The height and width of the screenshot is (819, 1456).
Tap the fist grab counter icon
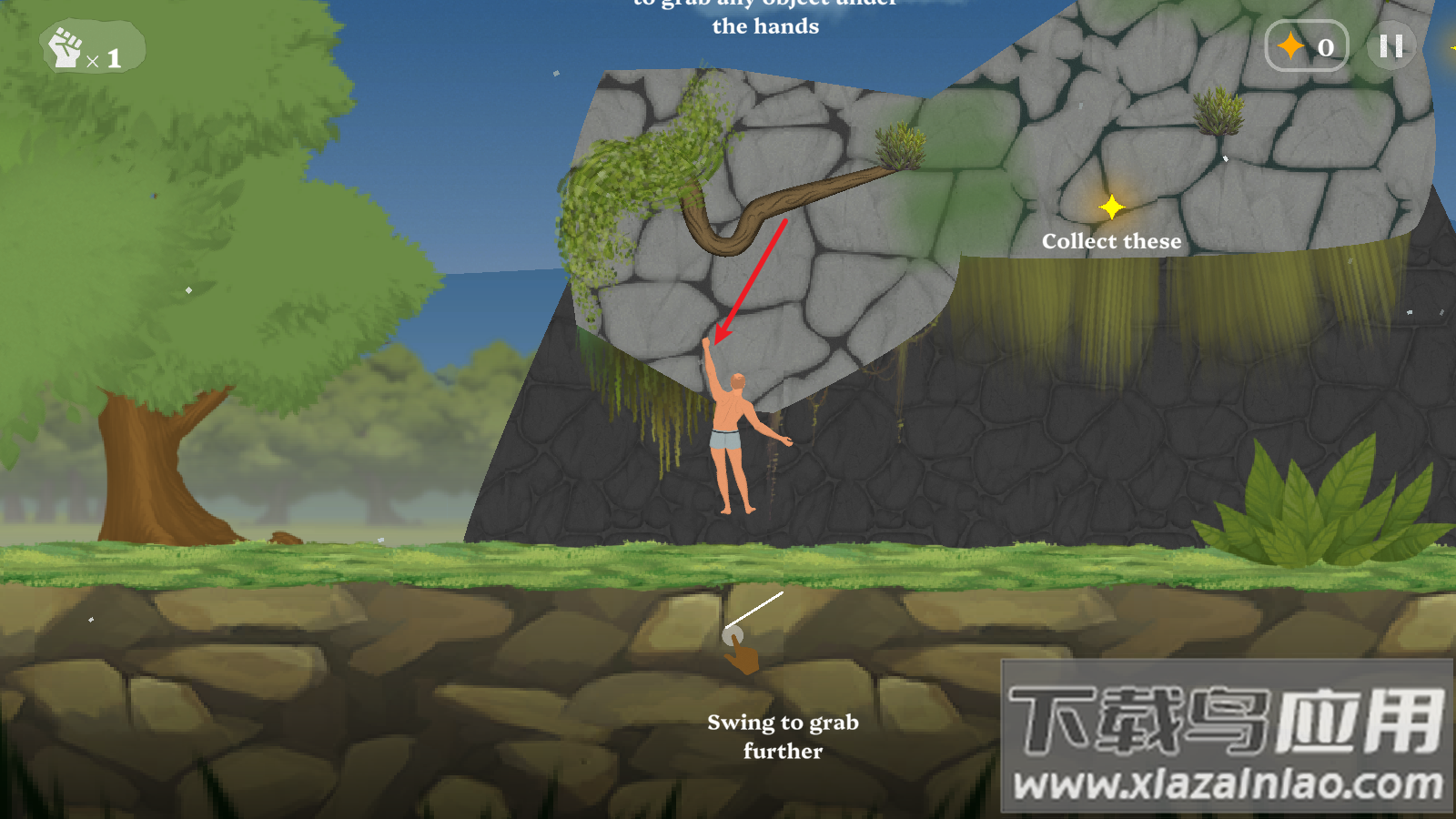pos(66,48)
